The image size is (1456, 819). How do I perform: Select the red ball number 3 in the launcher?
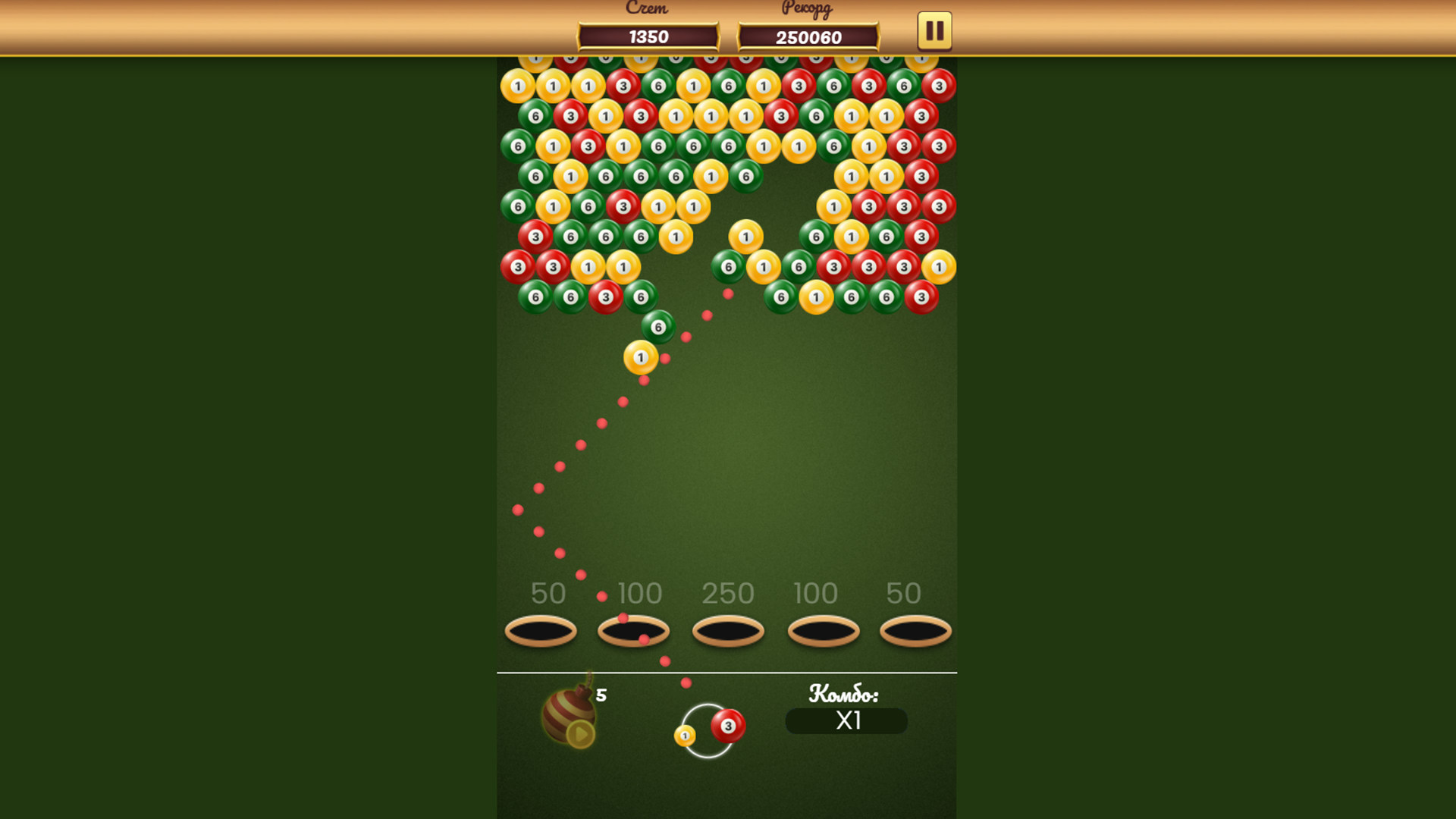coord(730,726)
